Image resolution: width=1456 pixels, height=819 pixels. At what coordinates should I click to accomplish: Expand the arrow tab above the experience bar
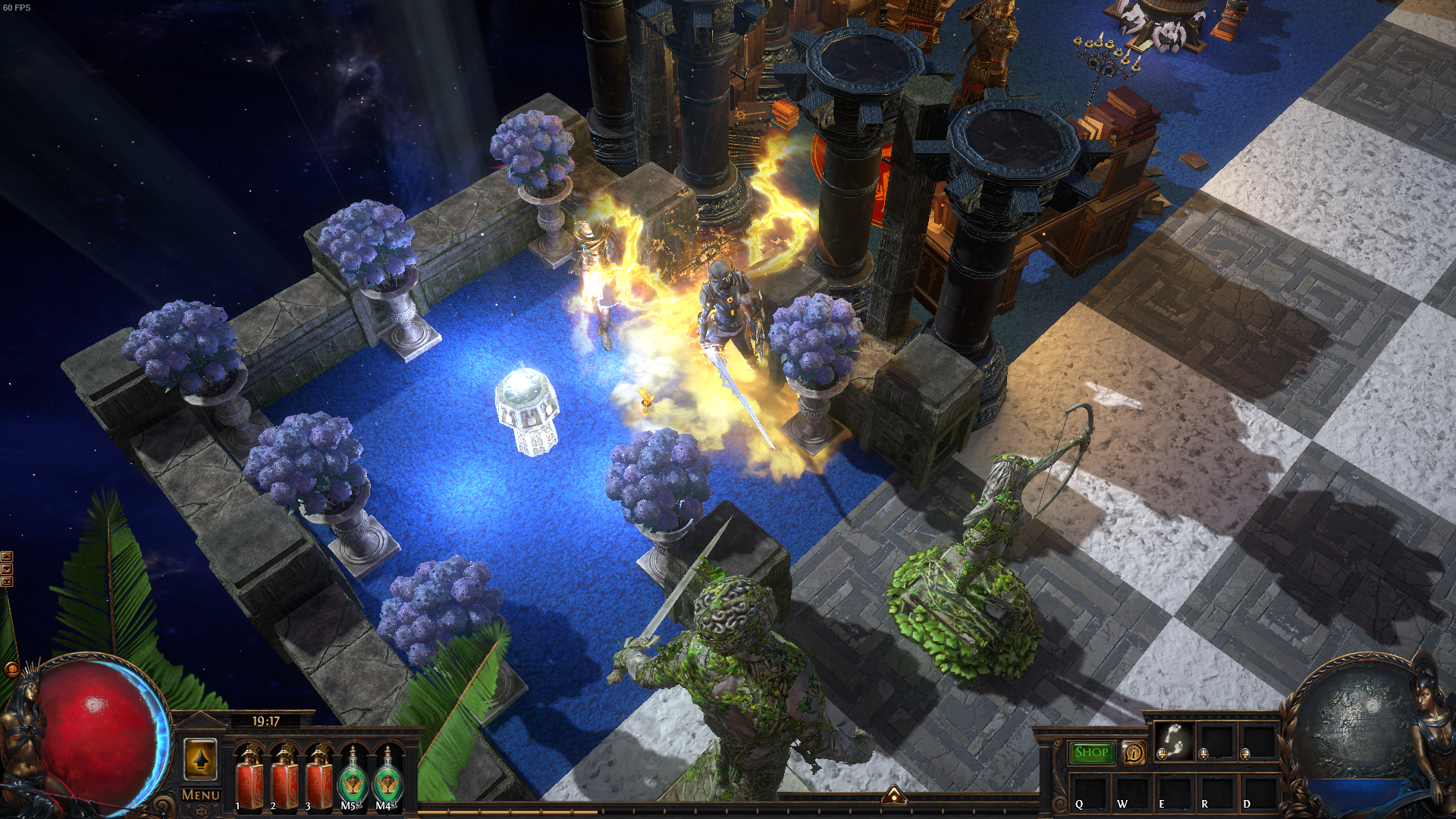coord(894,795)
